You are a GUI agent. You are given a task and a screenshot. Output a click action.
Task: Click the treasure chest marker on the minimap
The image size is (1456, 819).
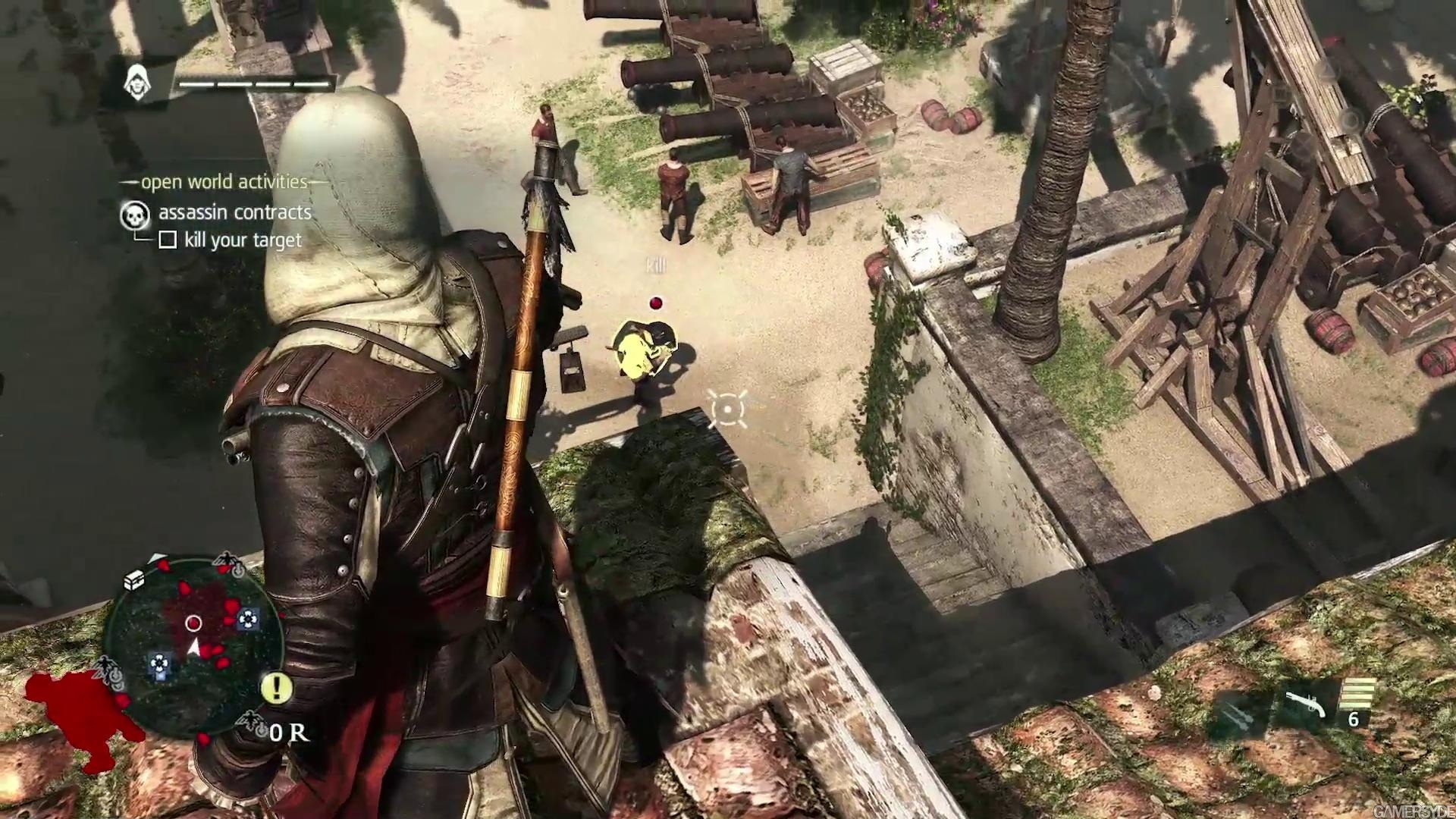[135, 580]
